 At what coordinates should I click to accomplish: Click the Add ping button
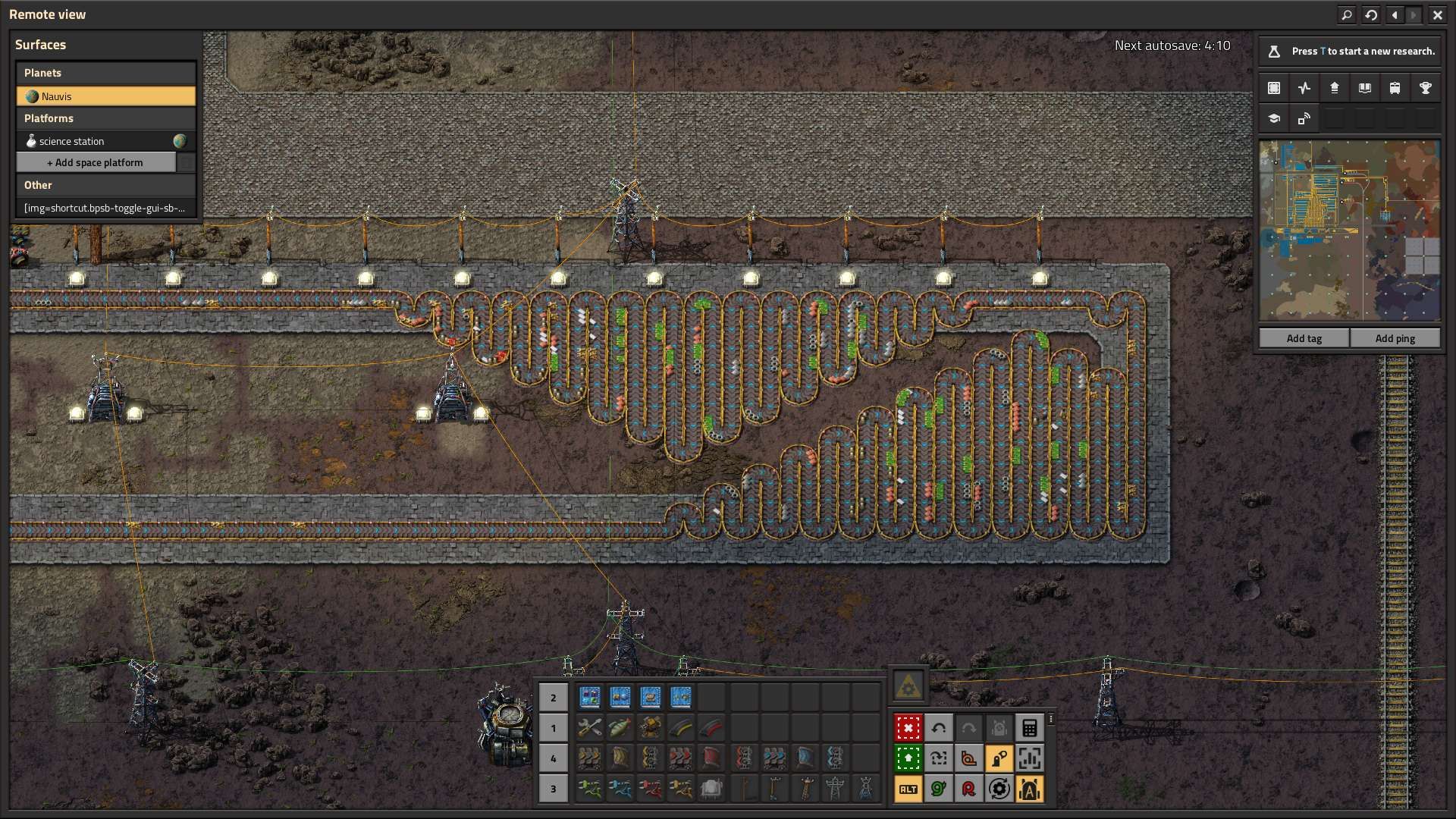[1395, 338]
